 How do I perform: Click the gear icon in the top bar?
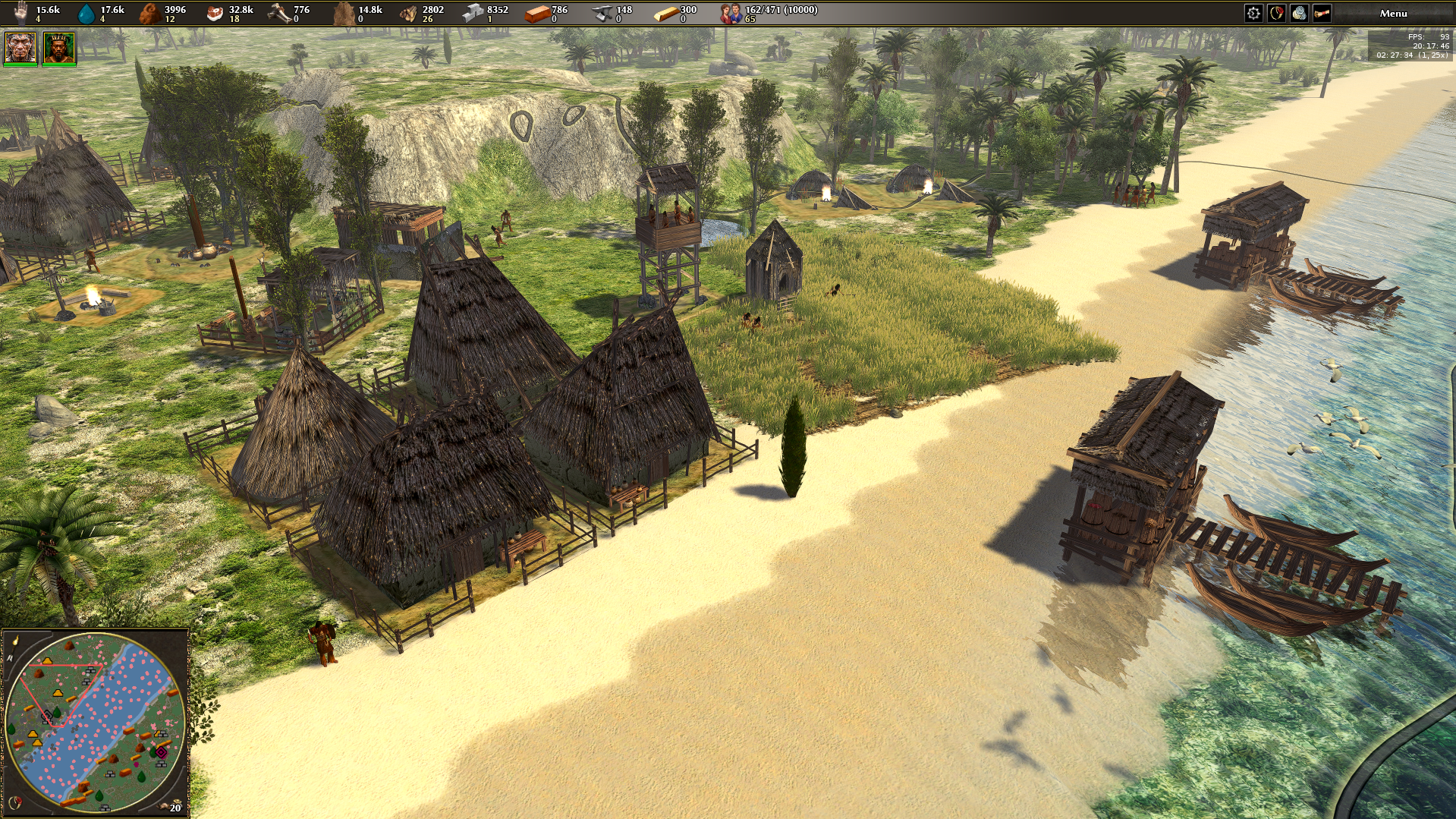pos(1253,13)
